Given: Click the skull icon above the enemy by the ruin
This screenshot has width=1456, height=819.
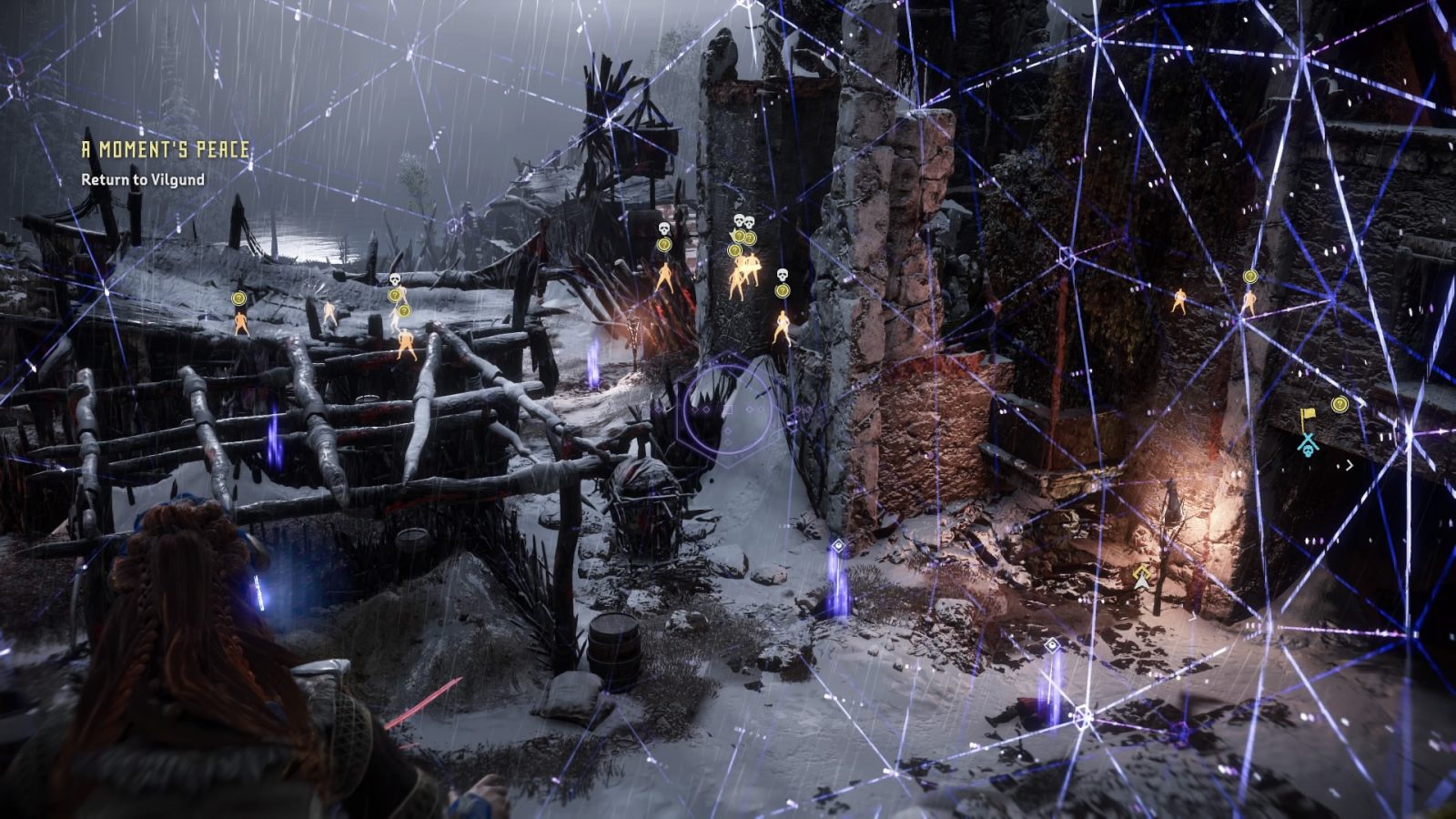Looking at the screenshot, I should tap(783, 276).
